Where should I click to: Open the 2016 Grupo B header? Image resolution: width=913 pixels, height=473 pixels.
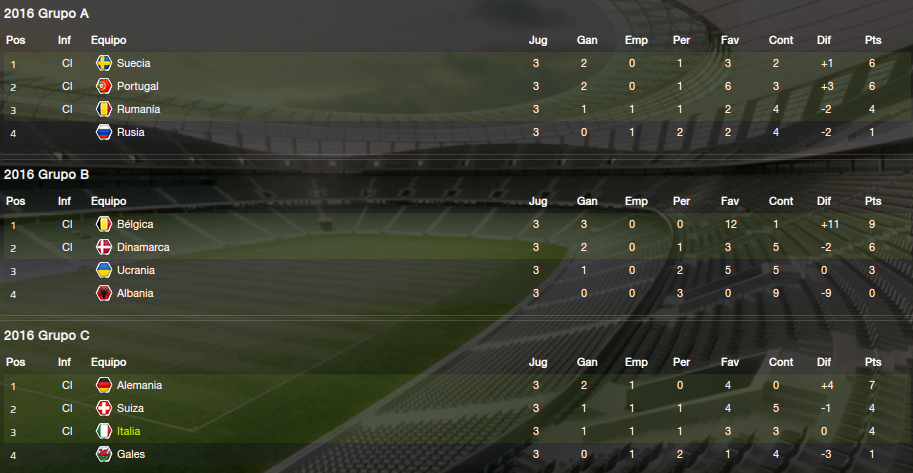click(47, 175)
